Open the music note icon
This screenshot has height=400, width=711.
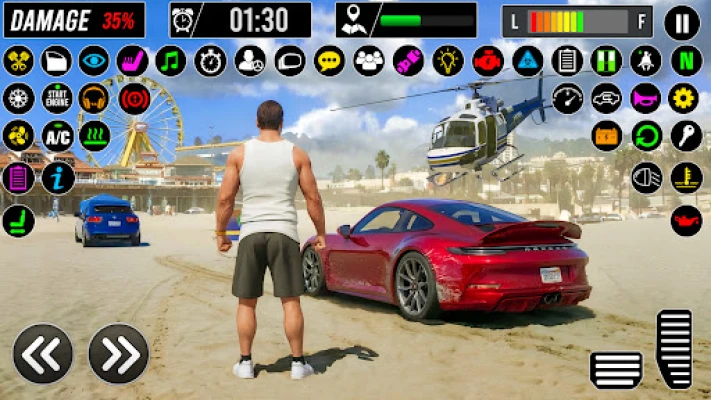click(172, 61)
